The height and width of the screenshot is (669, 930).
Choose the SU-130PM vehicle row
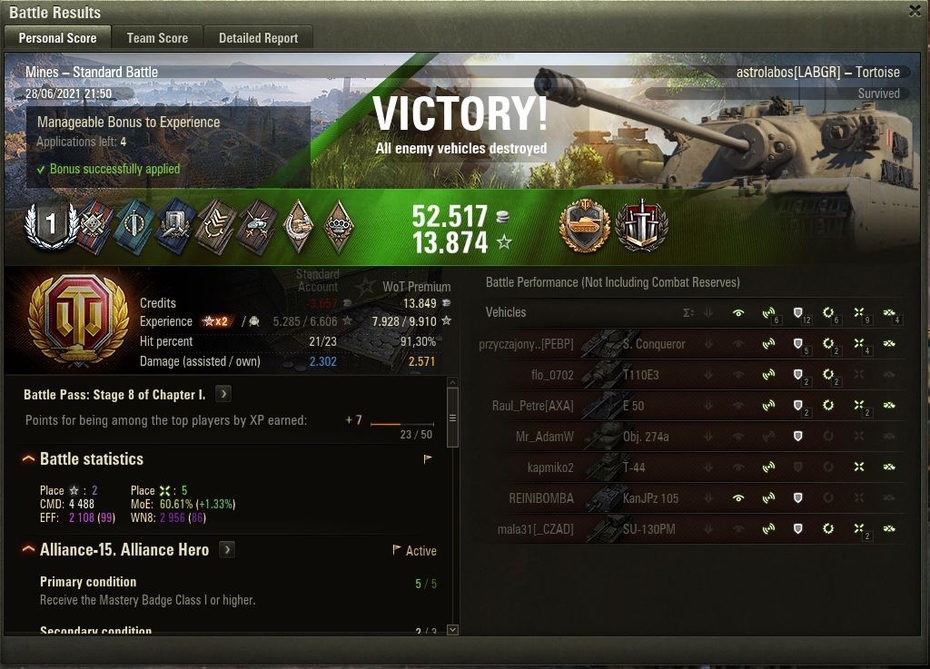(x=649, y=528)
